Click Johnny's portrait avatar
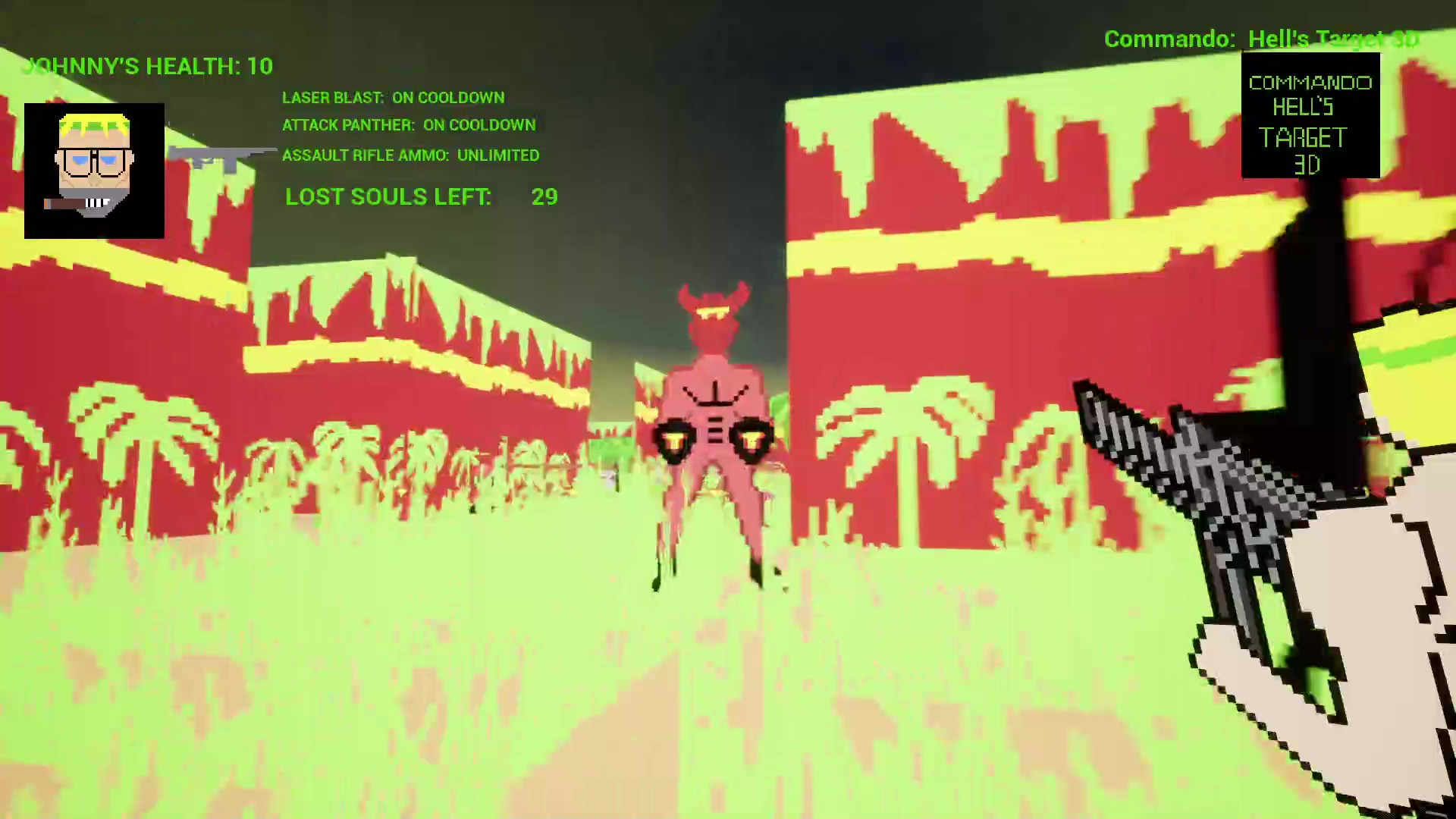Viewport: 1456px width, 819px height. tap(93, 169)
